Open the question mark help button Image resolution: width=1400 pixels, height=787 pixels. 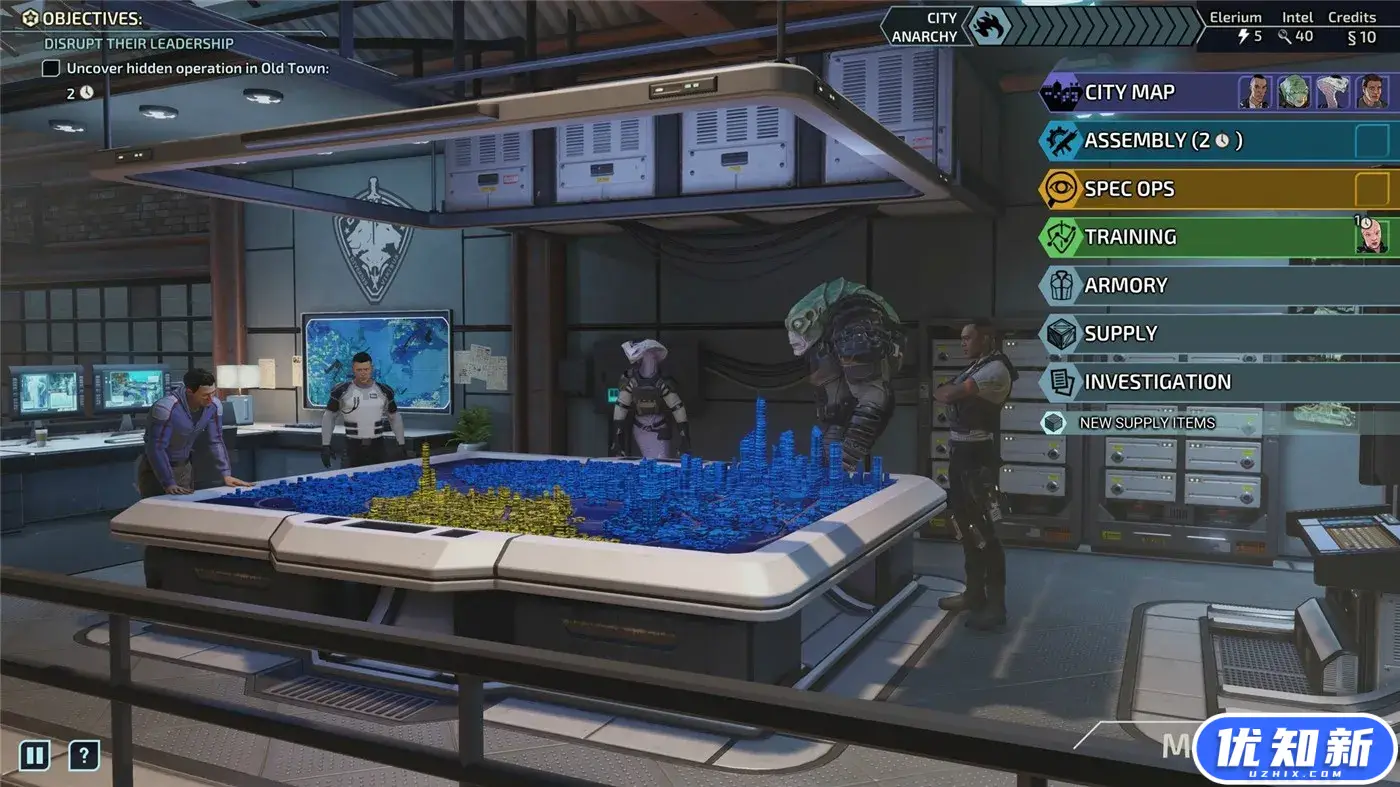click(84, 755)
